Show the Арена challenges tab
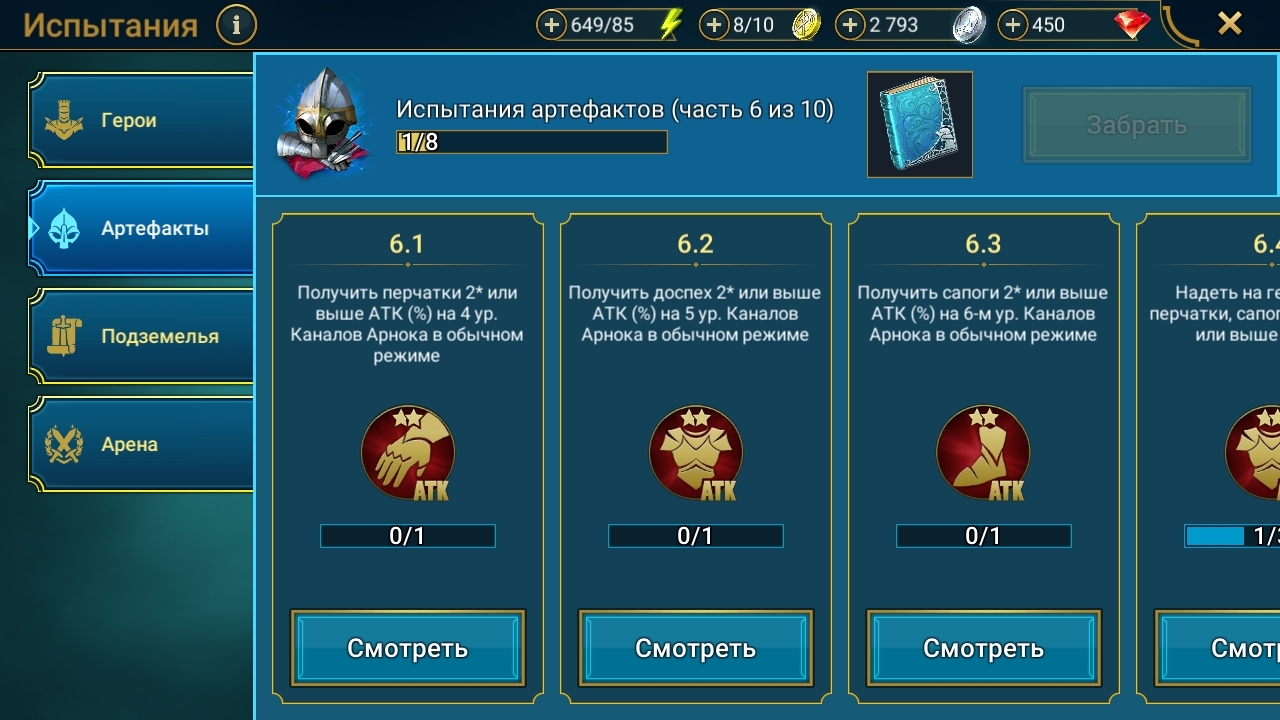Viewport: 1280px width, 720px height. [x=140, y=445]
